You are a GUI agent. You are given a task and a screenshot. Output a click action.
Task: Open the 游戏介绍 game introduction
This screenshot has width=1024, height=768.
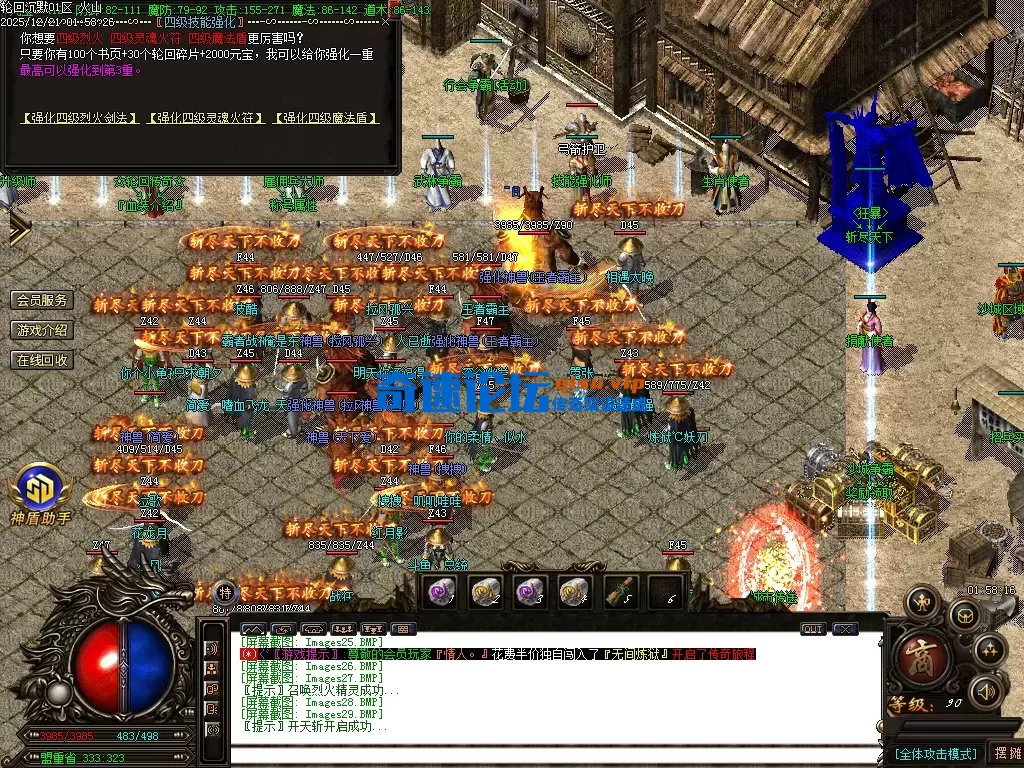43,330
